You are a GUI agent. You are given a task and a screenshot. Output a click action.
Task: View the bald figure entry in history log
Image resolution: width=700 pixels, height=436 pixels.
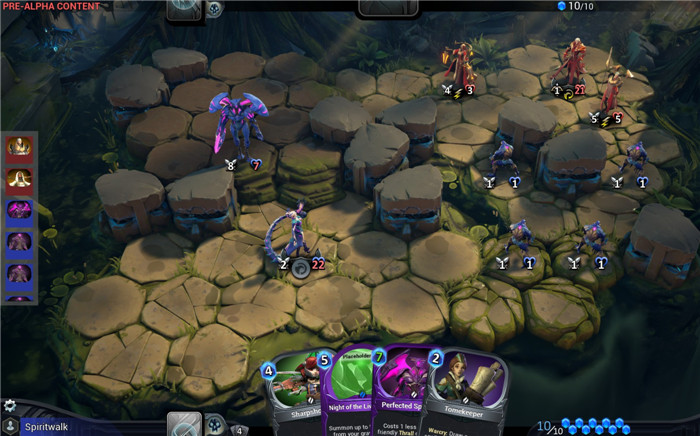(20, 149)
